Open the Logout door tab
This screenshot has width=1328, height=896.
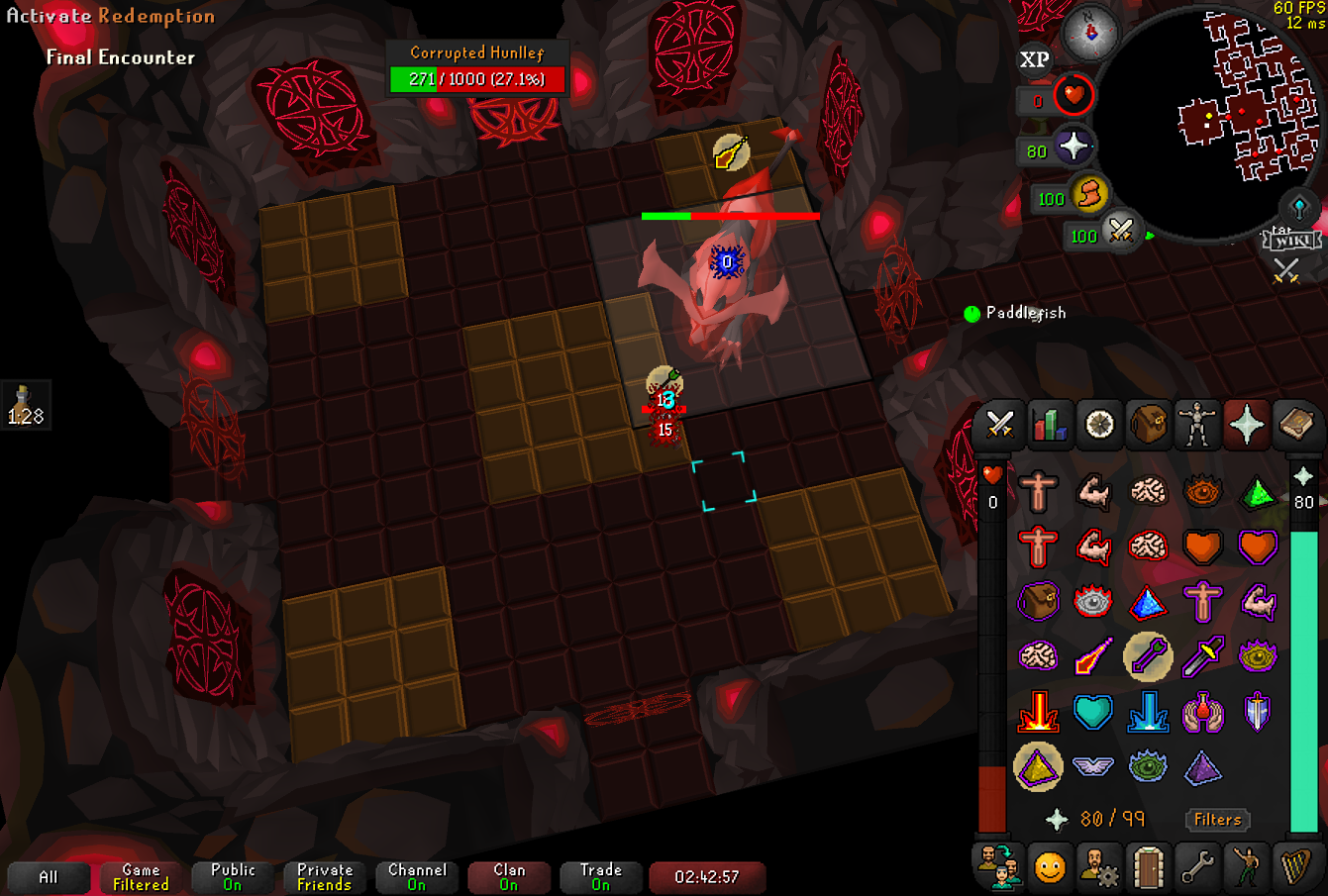pos(1148,868)
